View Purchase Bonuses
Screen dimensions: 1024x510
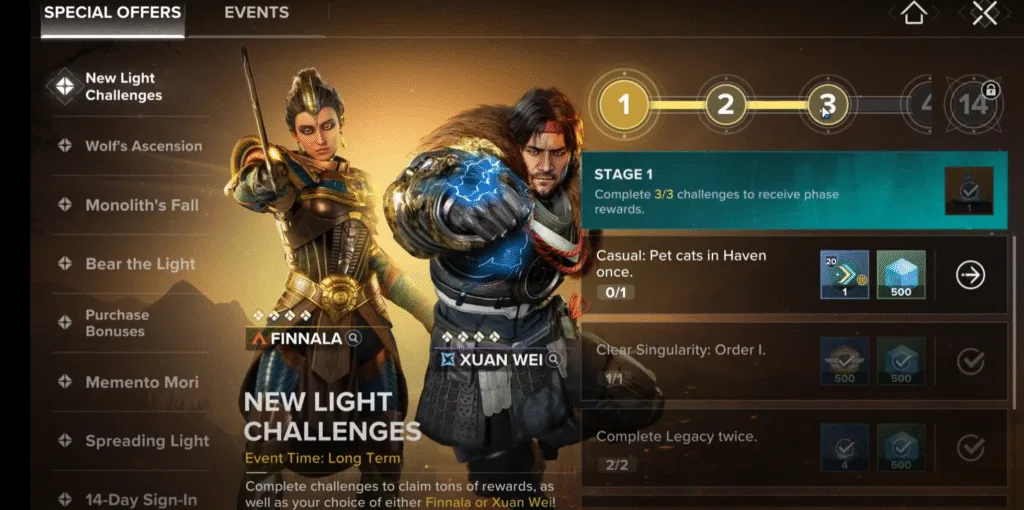click(x=116, y=323)
